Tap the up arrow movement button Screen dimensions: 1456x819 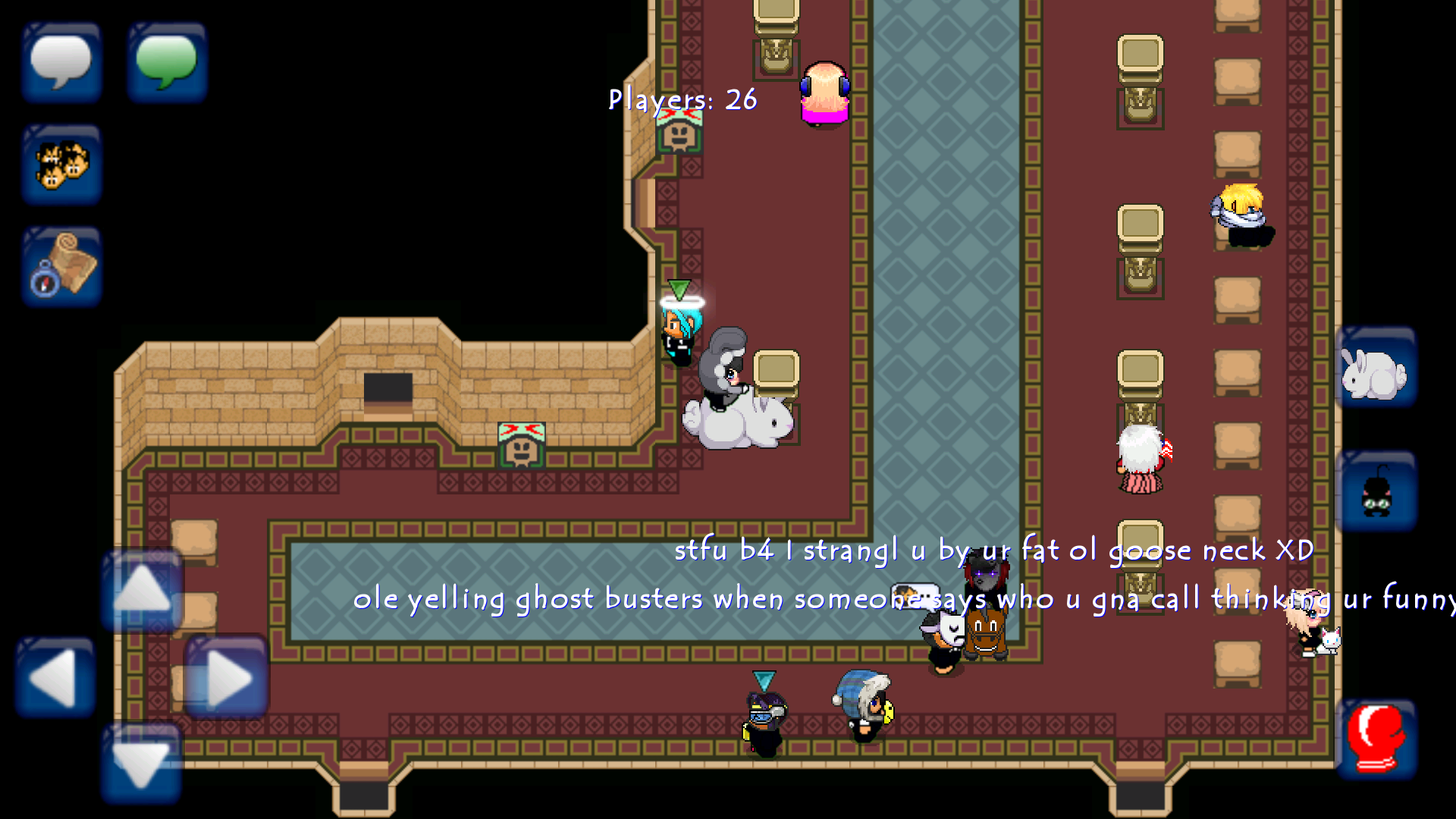[x=142, y=590]
